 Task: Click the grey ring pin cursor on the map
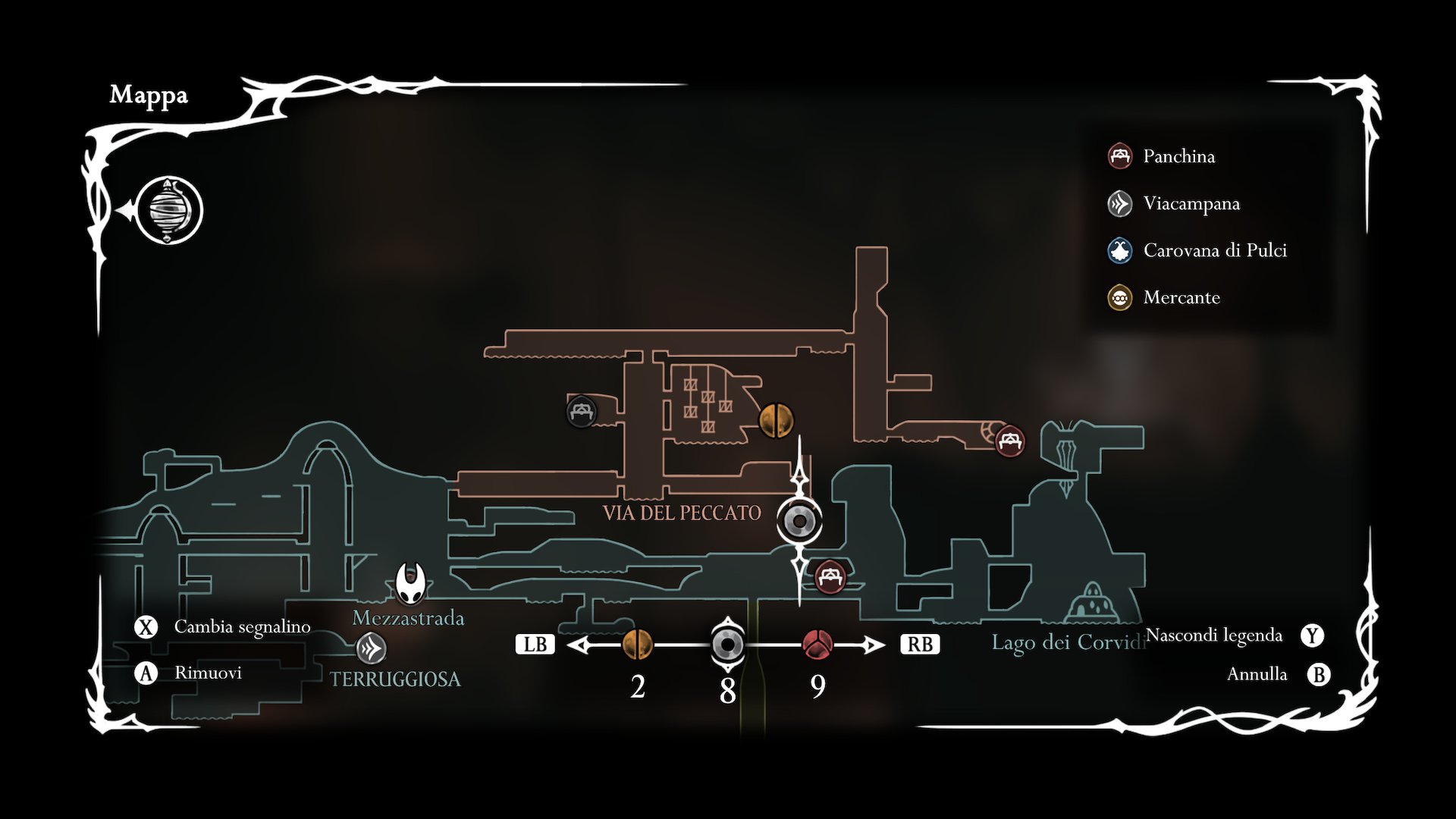coord(799,522)
